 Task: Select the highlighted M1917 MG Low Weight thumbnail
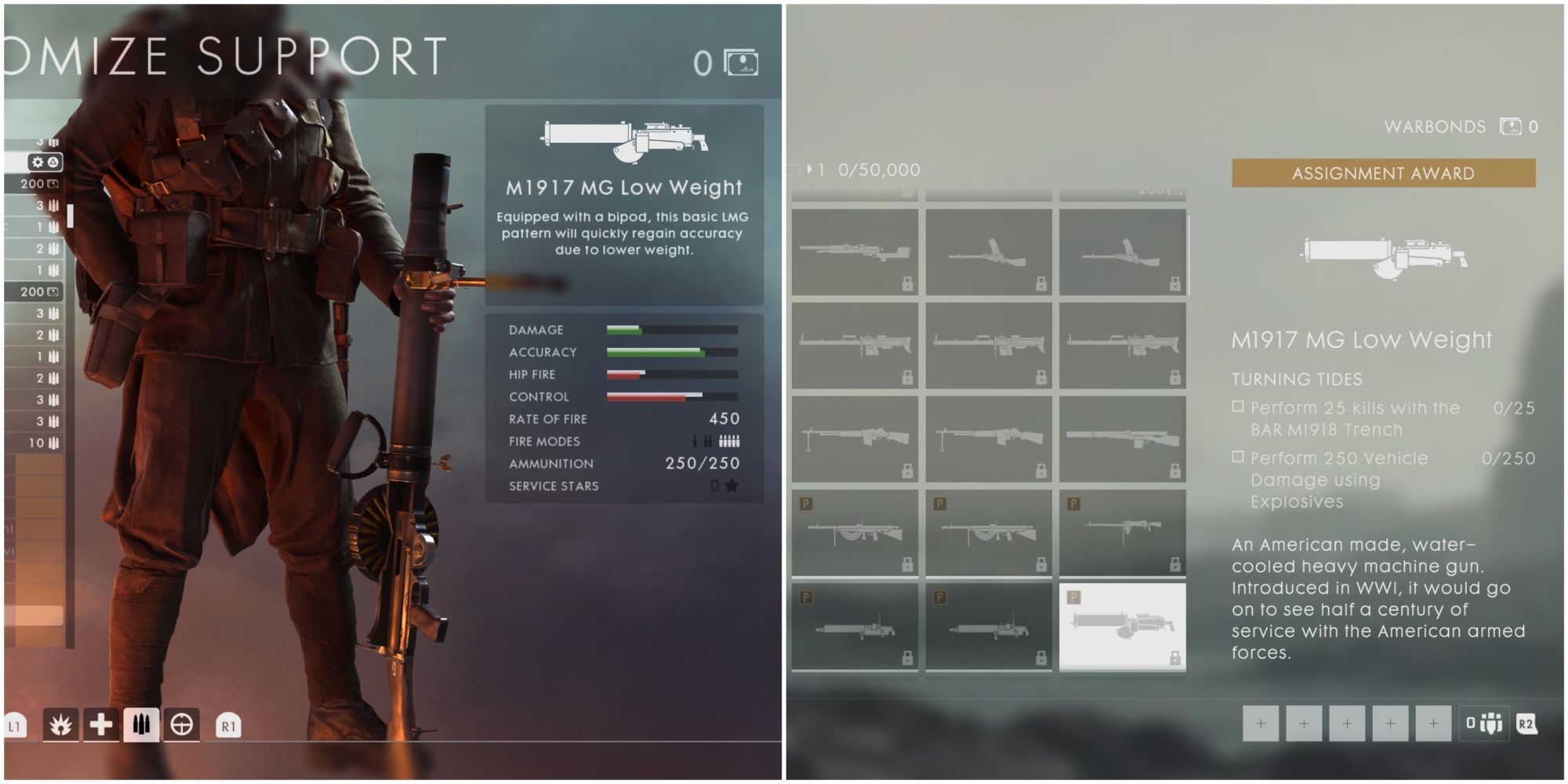1123,627
